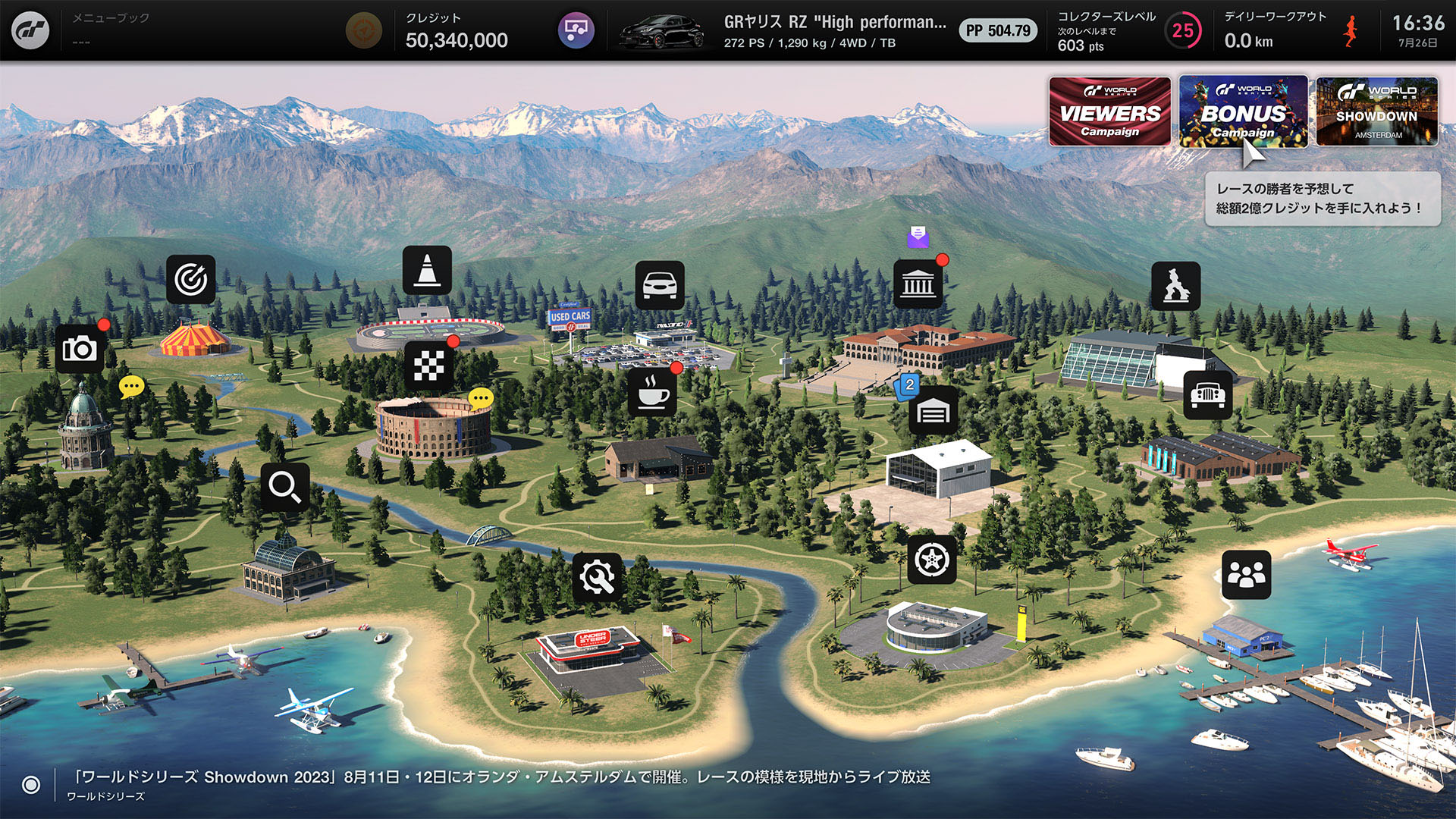Screen dimensions: 1456x819
Task: Enter the License Center cone icon
Action: (427, 270)
